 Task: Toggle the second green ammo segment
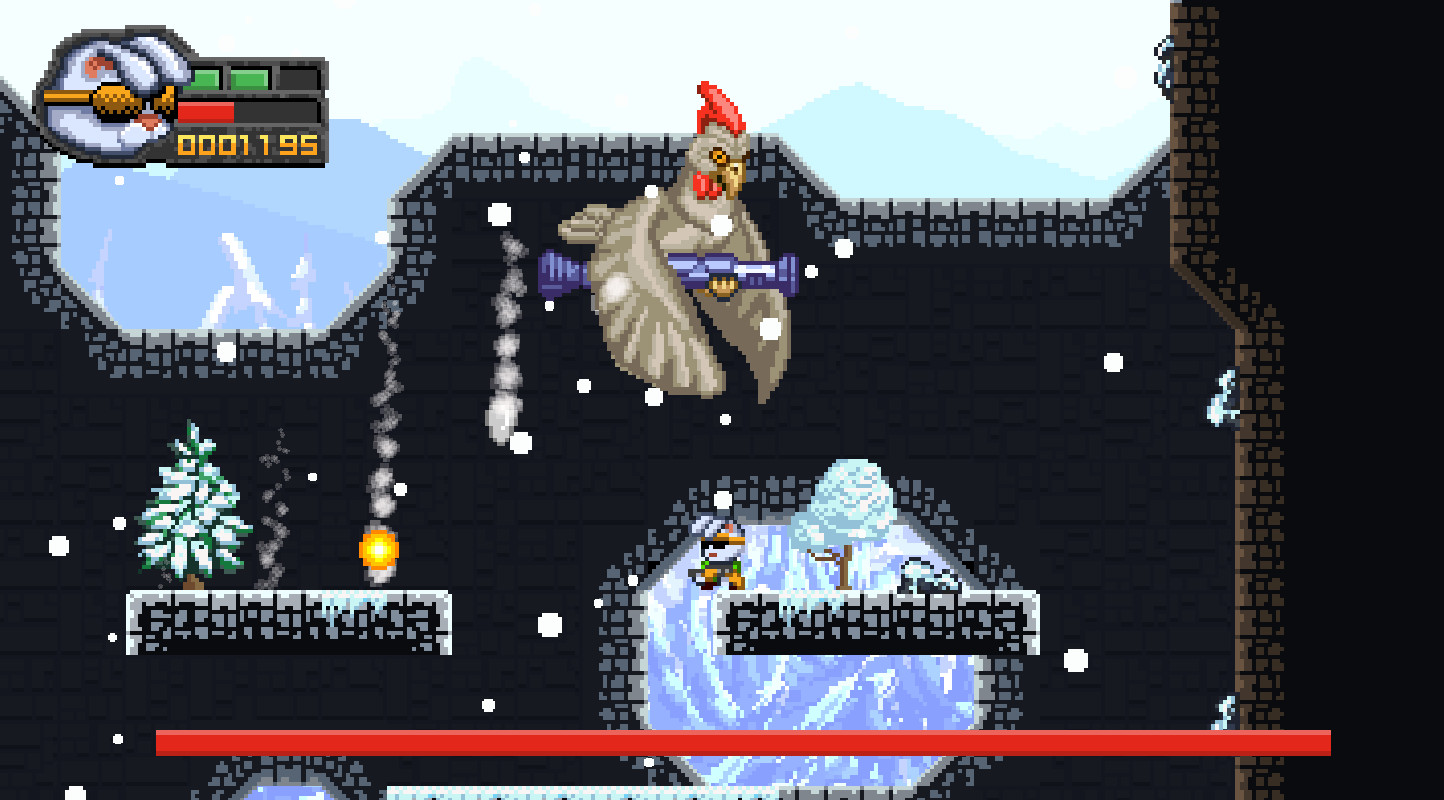pyautogui.click(x=250, y=78)
